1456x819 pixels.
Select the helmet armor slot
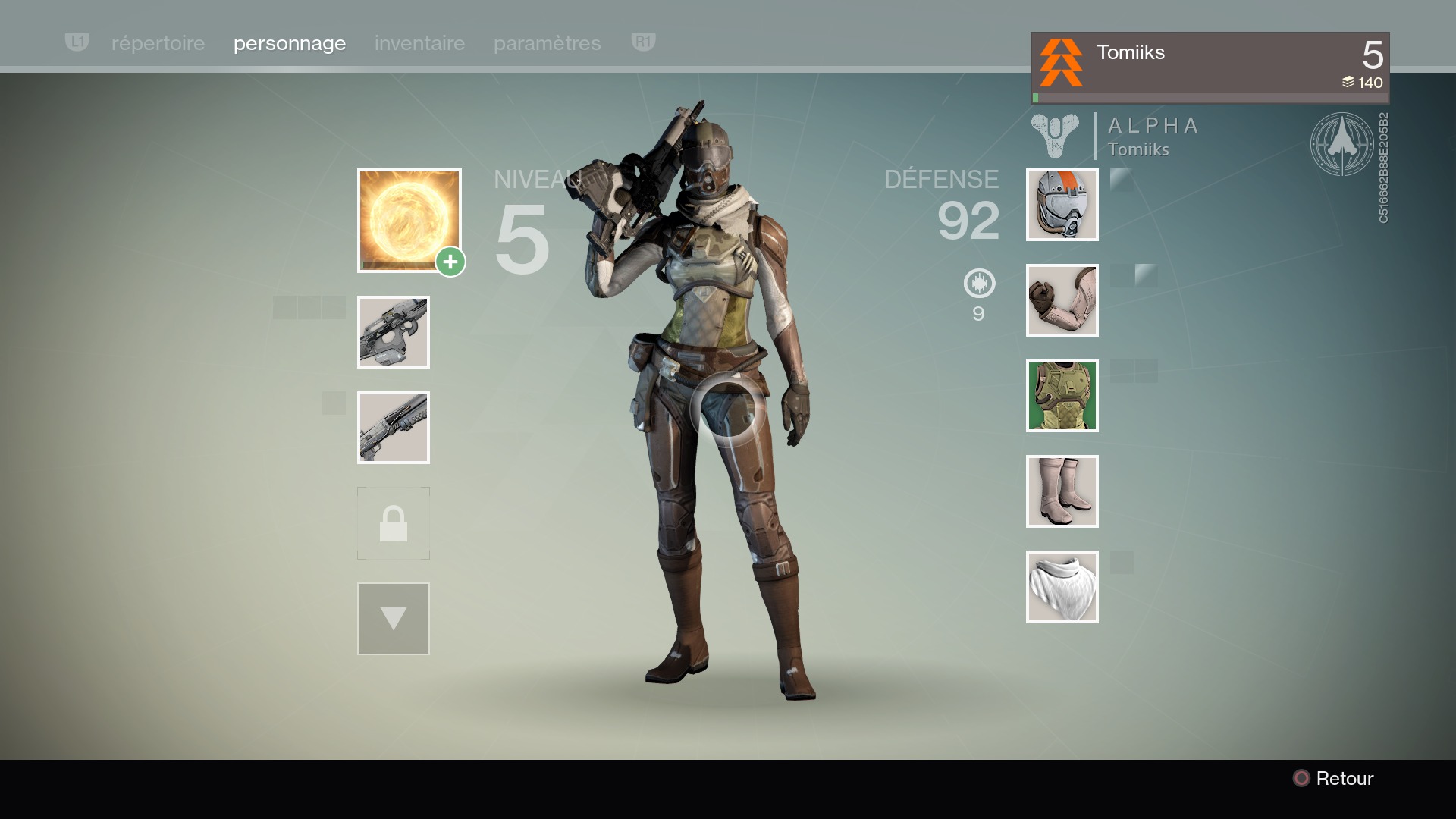pos(1062,205)
